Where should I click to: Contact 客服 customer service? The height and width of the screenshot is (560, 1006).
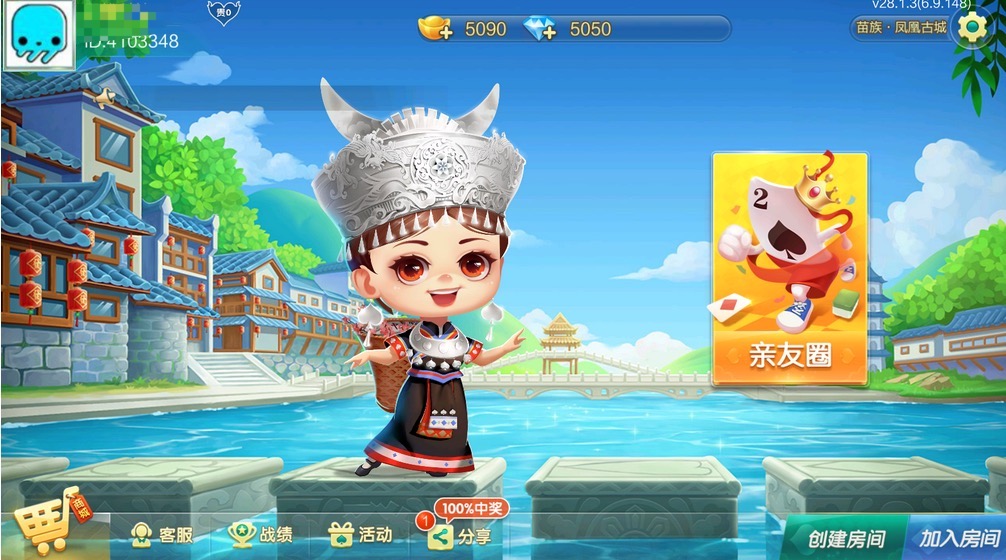coord(162,535)
